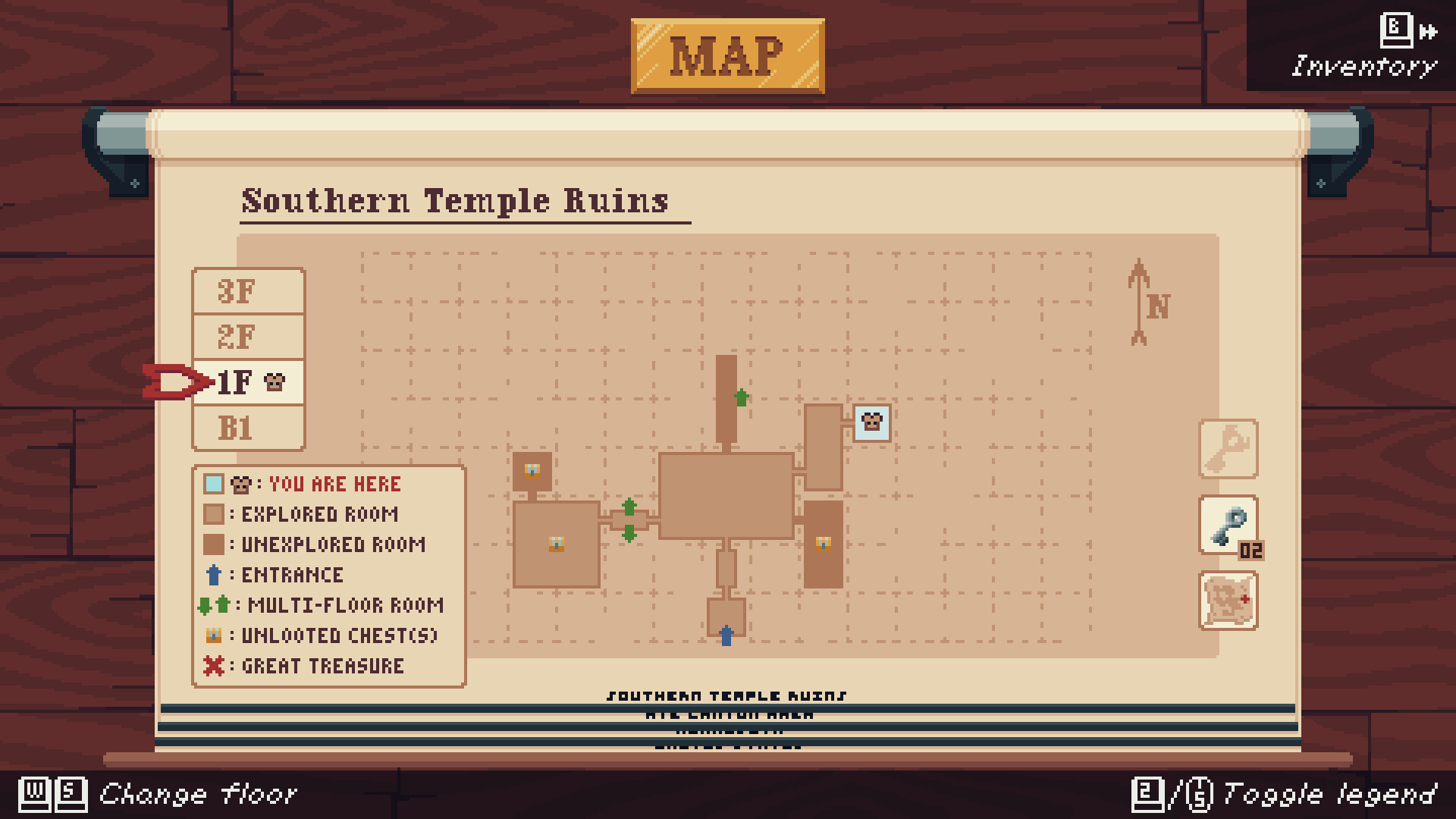Click the unlooted chest icon in the small northern room

click(533, 470)
